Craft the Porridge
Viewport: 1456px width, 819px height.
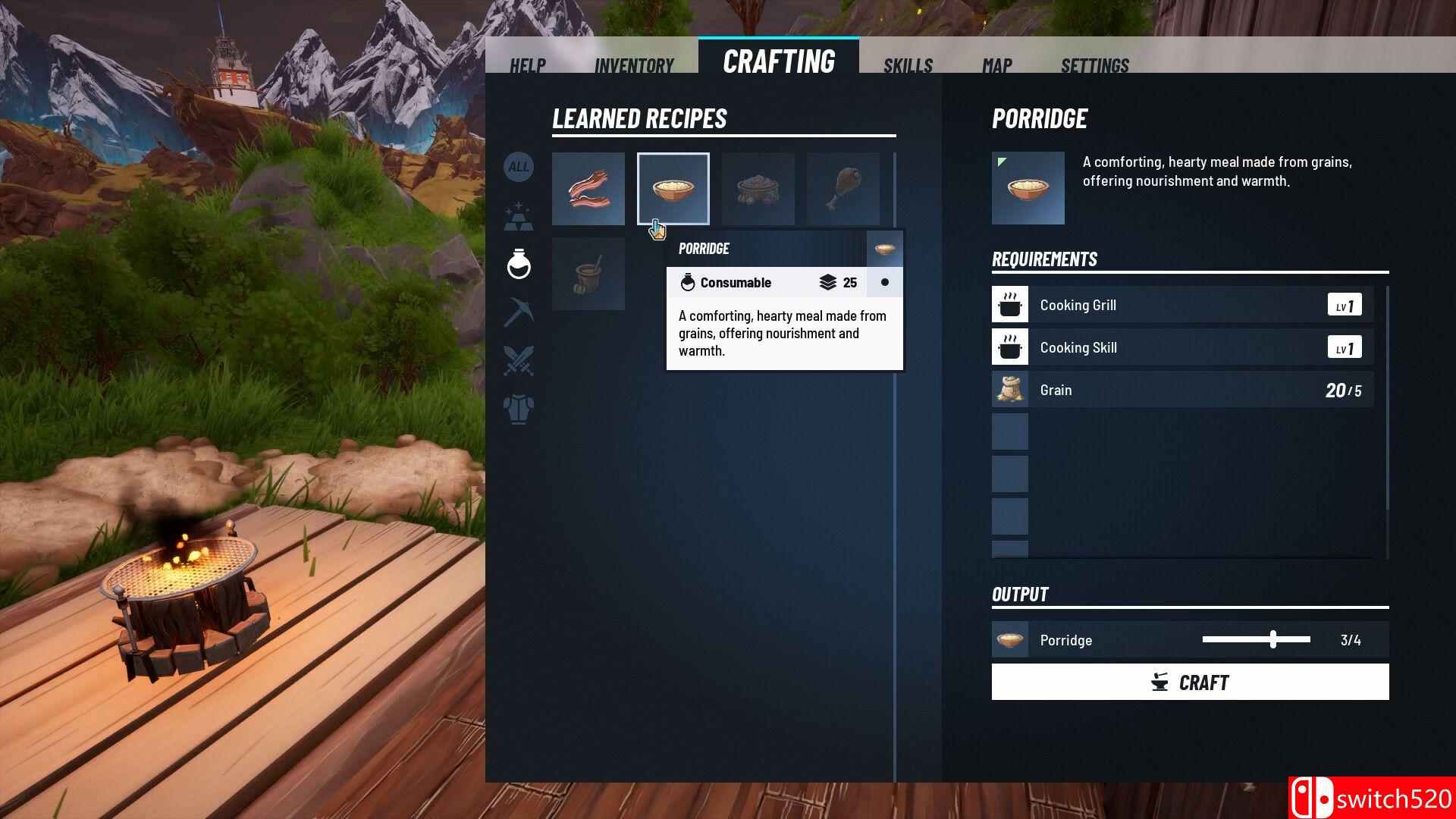[1190, 682]
